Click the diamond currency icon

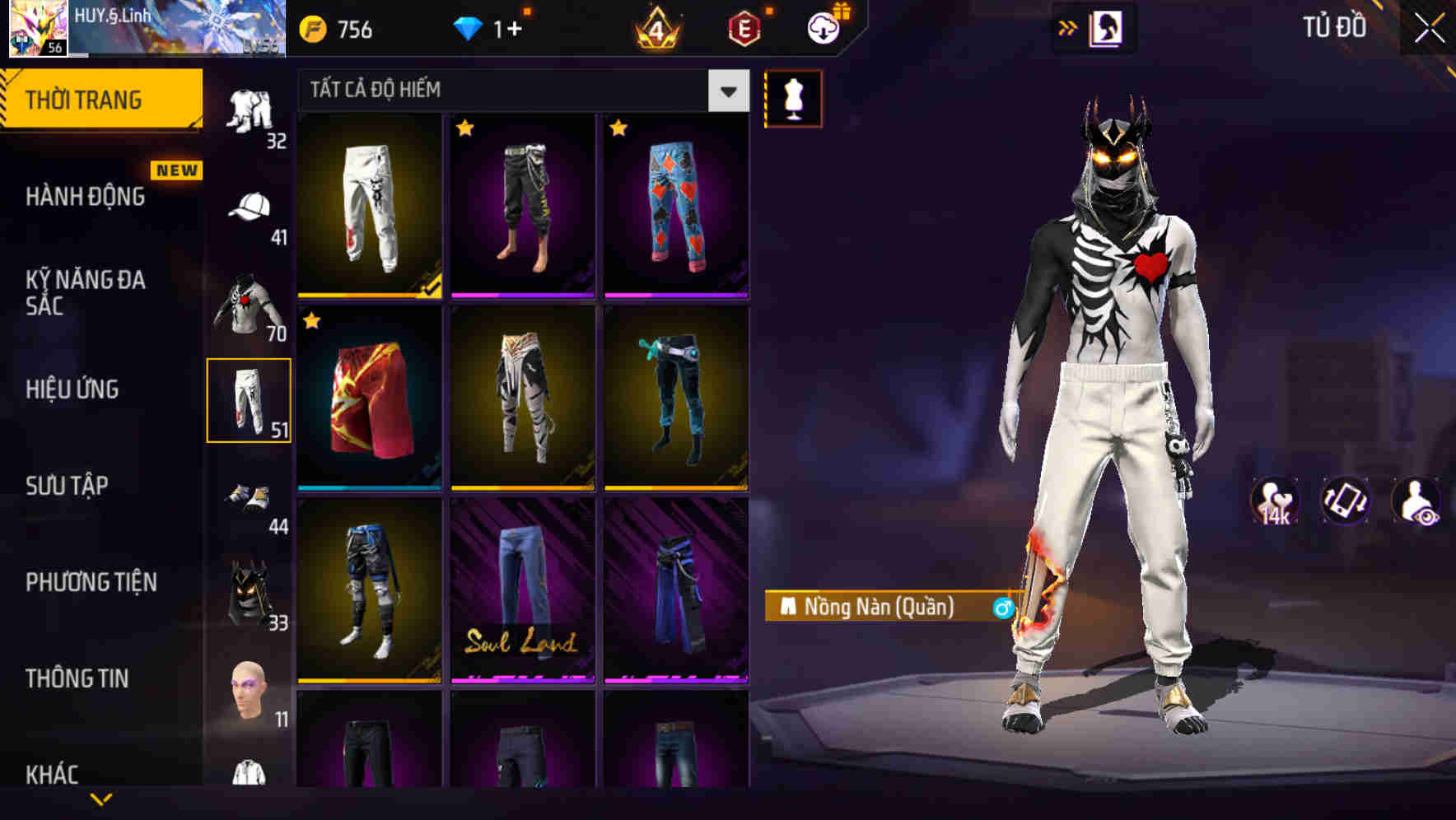click(x=469, y=28)
